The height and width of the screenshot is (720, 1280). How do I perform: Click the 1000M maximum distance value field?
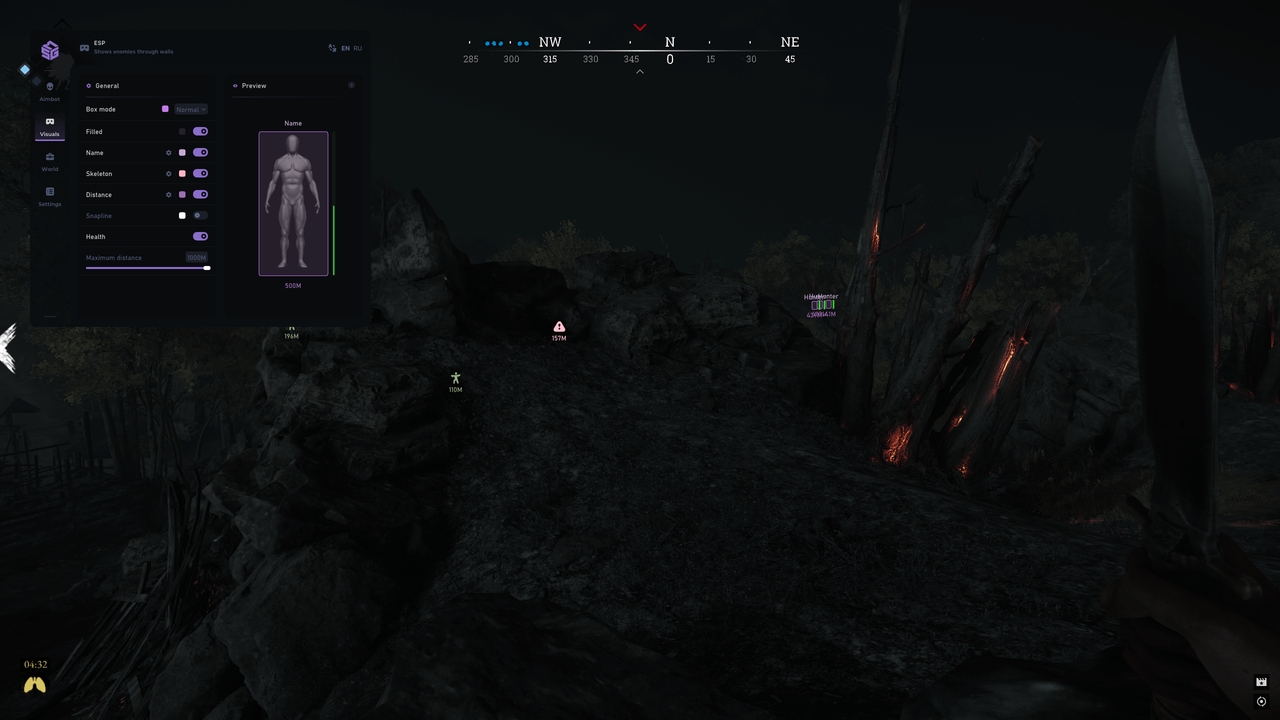tap(197, 257)
